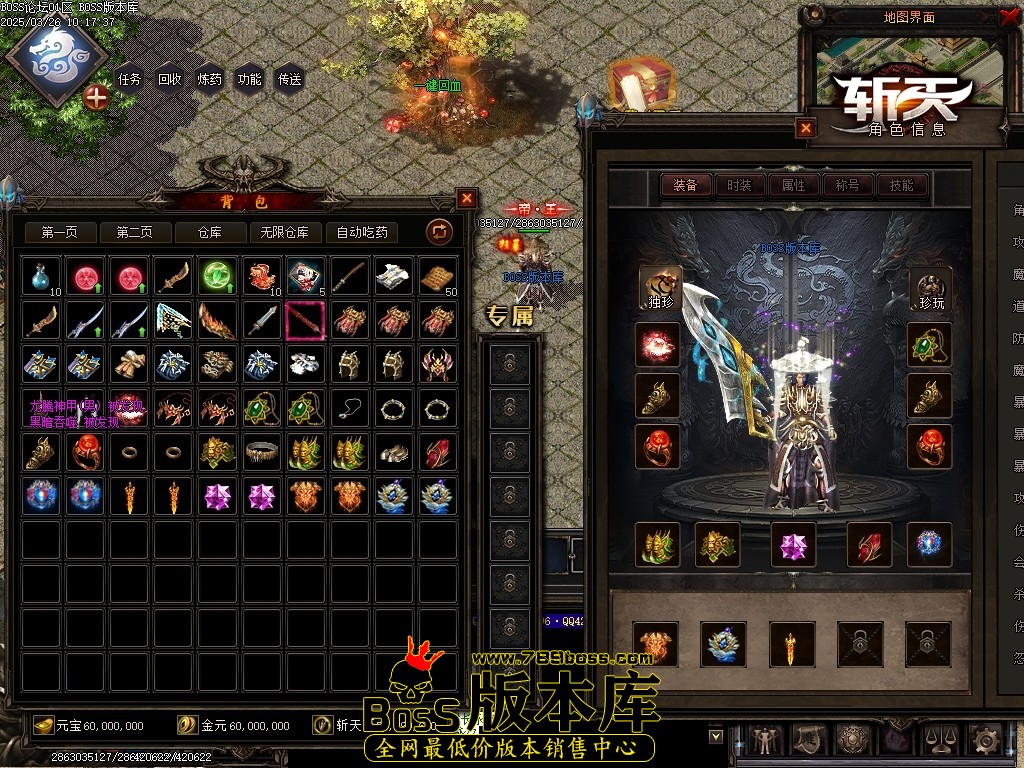
Task: Close the 角色信息 character window
Action: (x=806, y=128)
